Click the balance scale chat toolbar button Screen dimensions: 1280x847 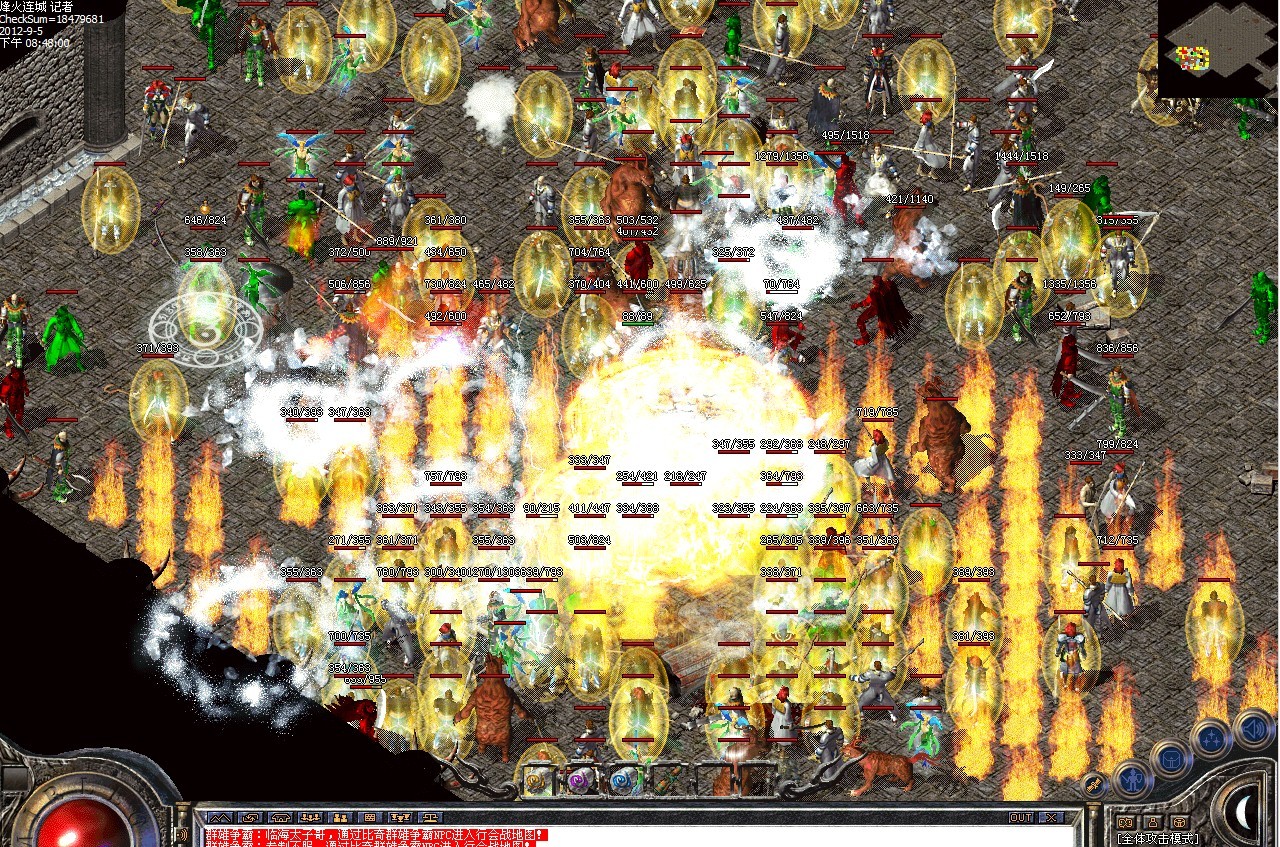pos(431,817)
